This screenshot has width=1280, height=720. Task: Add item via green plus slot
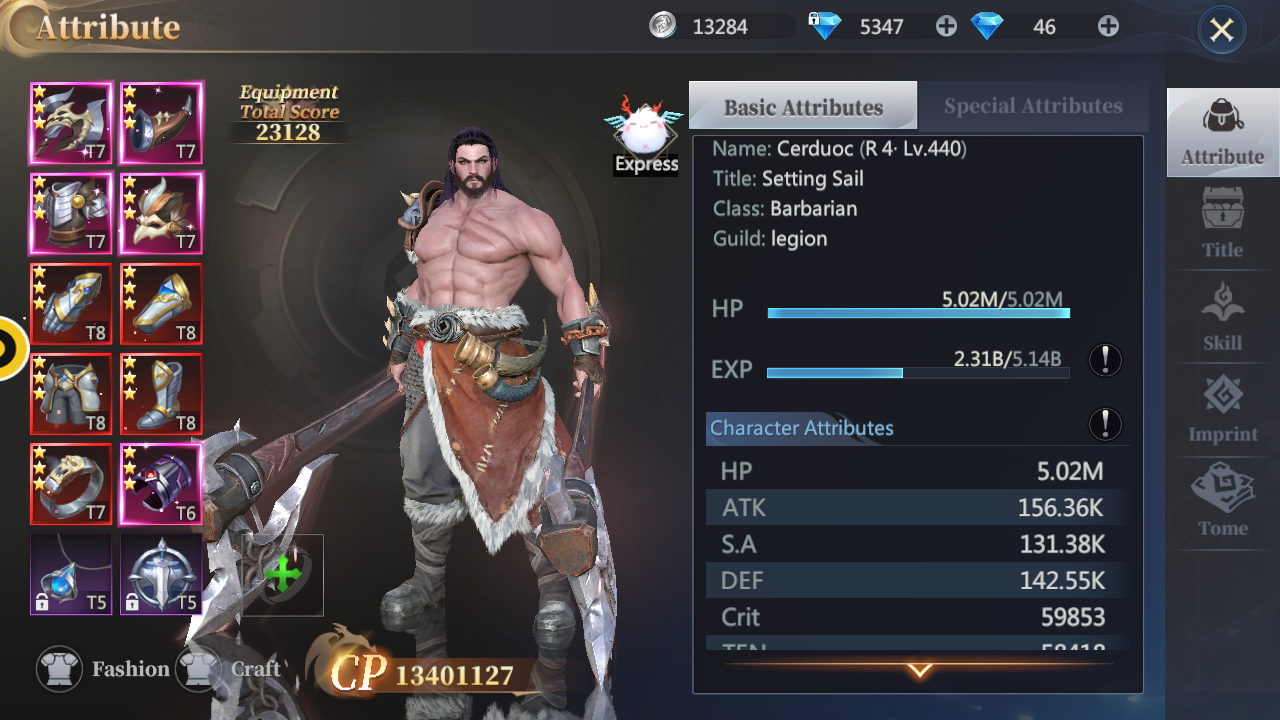tap(283, 575)
